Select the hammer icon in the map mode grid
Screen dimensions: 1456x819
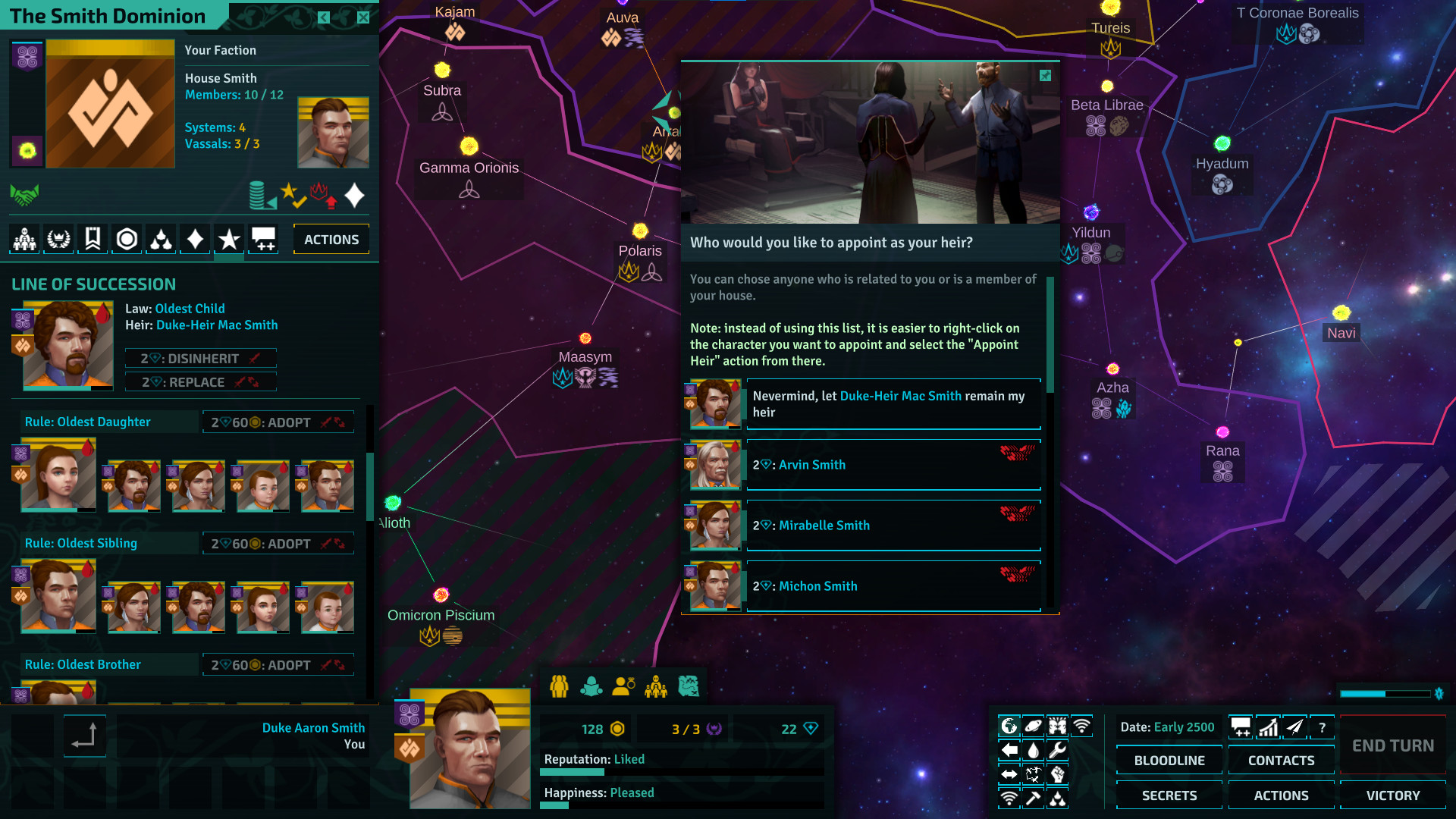pos(1033,798)
